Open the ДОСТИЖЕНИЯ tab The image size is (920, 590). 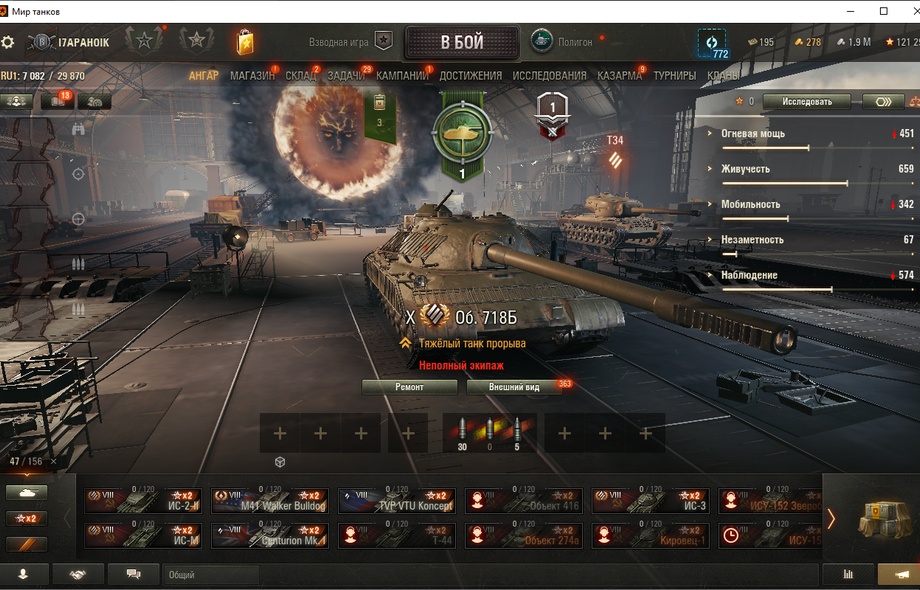pyautogui.click(x=470, y=75)
